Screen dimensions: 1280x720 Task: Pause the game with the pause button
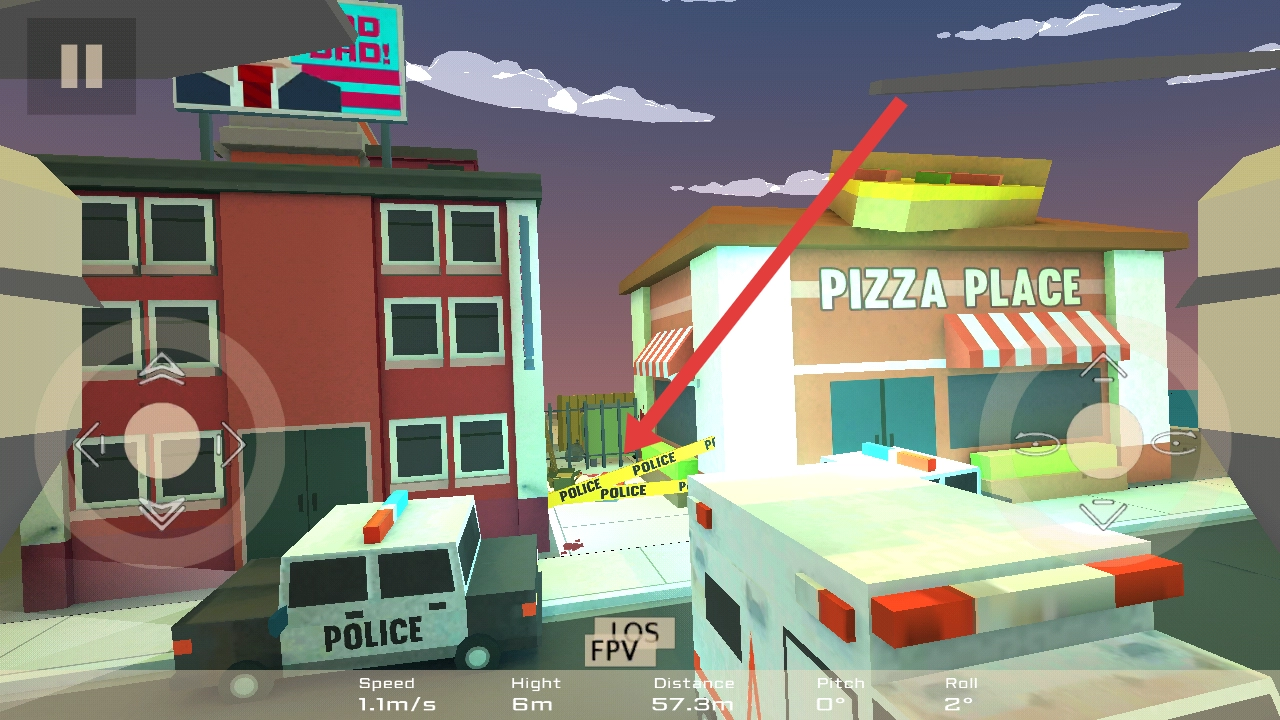click(81, 66)
